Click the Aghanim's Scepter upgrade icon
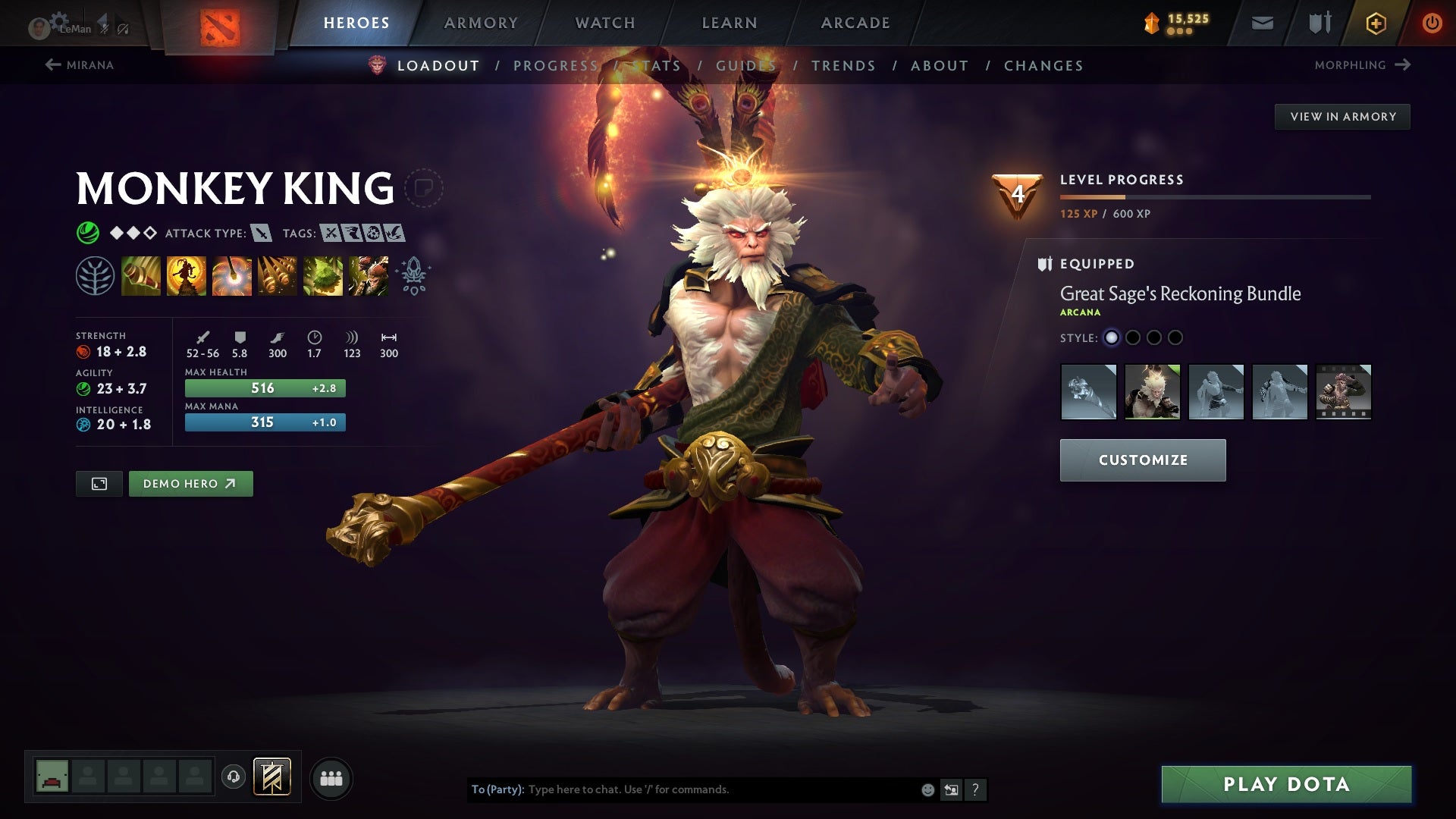Viewport: 1456px width, 819px height. (411, 275)
